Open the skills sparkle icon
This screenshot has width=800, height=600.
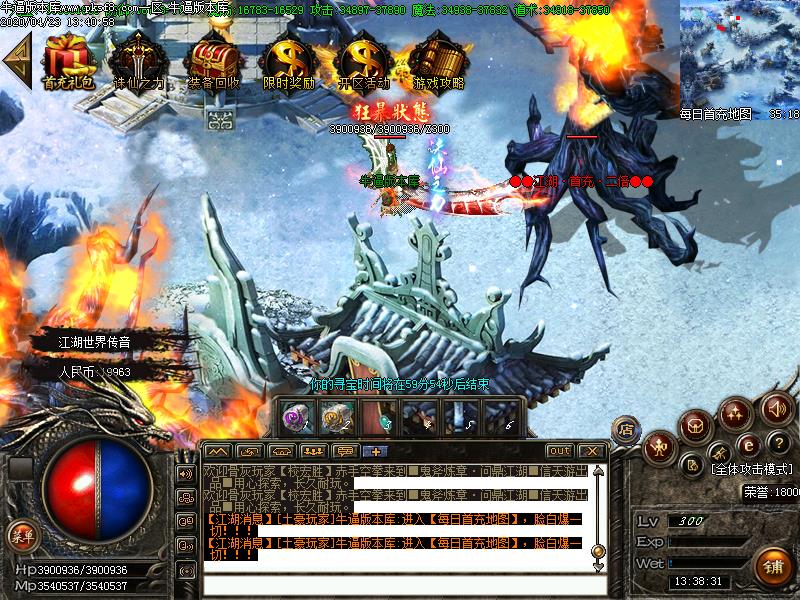pyautogui.click(x=736, y=413)
